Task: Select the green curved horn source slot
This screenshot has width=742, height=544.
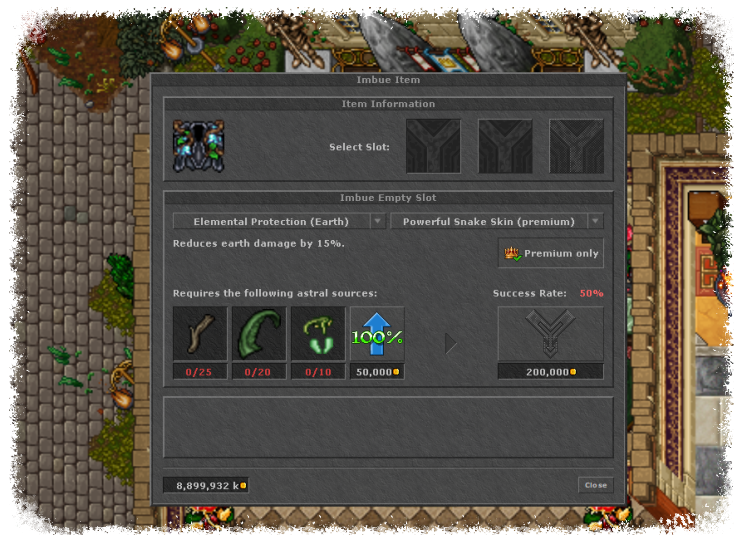Action: coord(259,334)
